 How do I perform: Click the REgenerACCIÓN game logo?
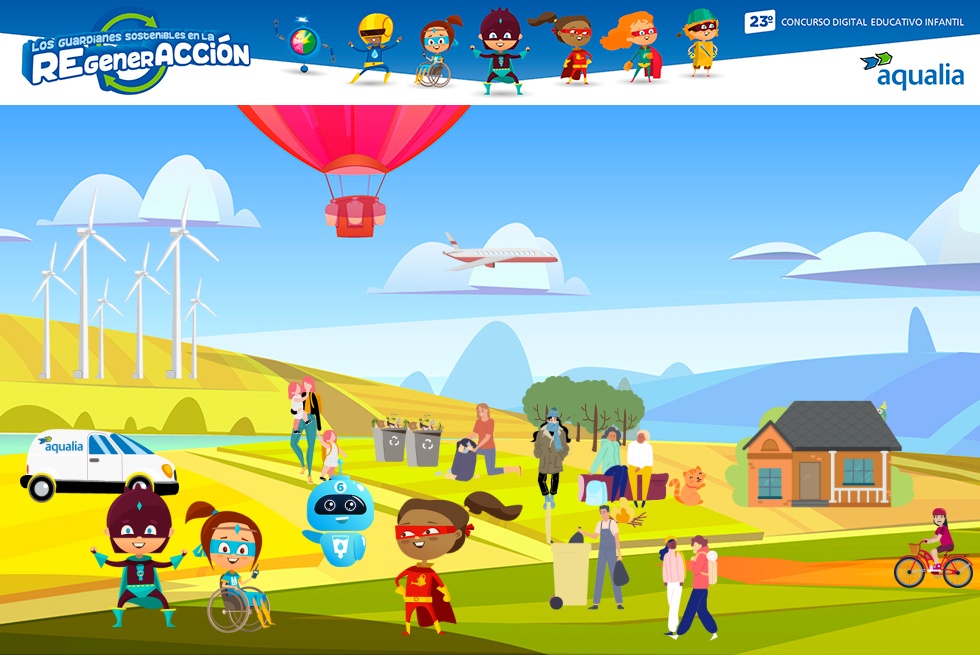tap(136, 54)
